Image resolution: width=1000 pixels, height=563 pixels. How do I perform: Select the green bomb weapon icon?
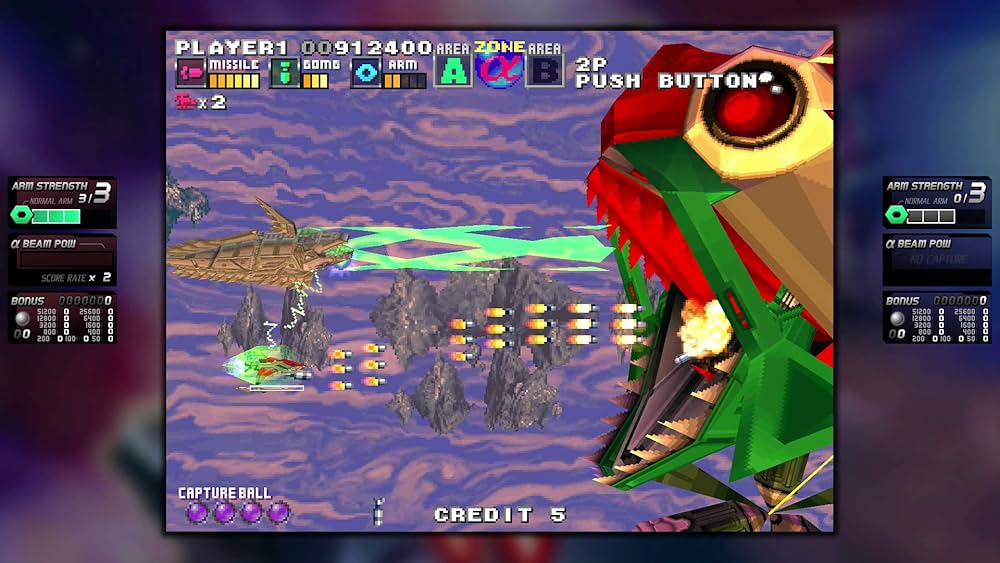coord(284,73)
